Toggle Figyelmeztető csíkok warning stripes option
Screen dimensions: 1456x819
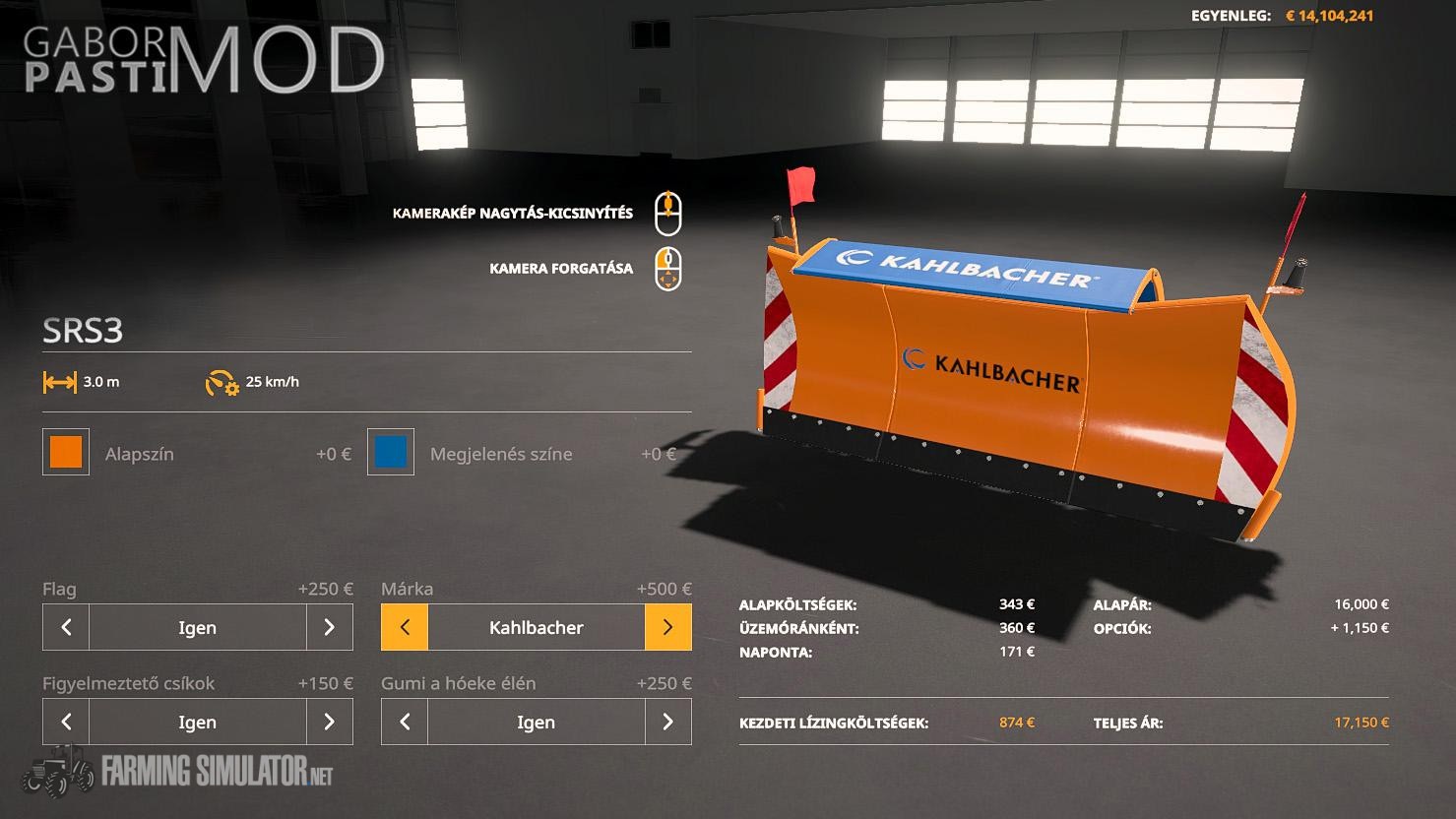coord(197,722)
